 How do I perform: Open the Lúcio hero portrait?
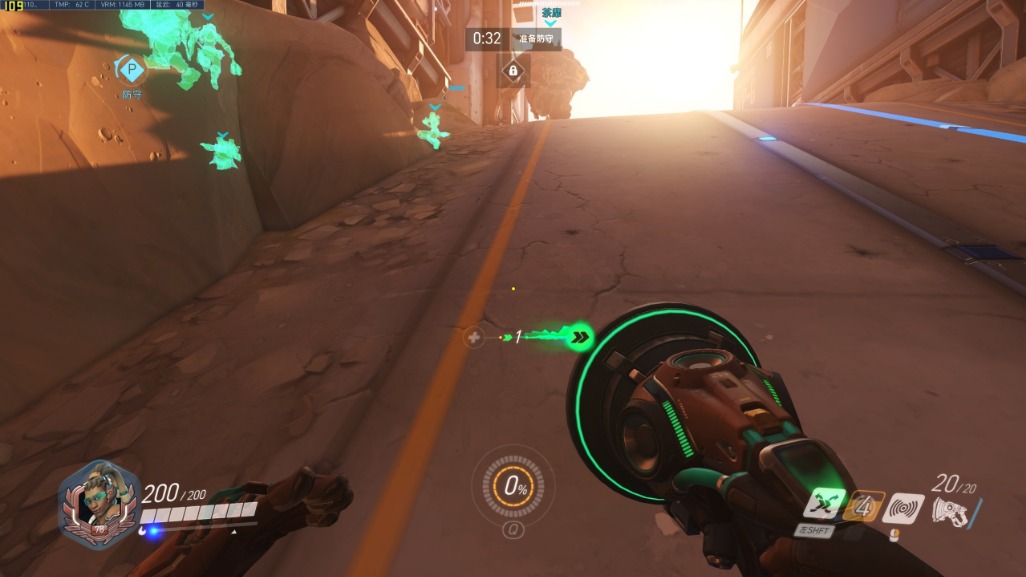coord(97,505)
